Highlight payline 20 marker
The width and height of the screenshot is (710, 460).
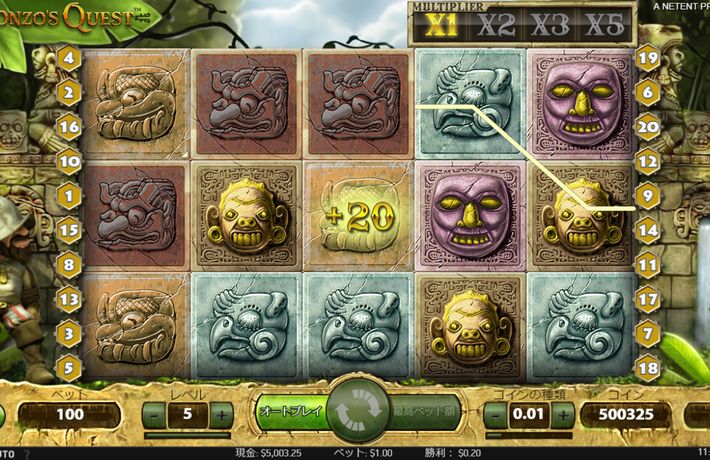(x=647, y=126)
